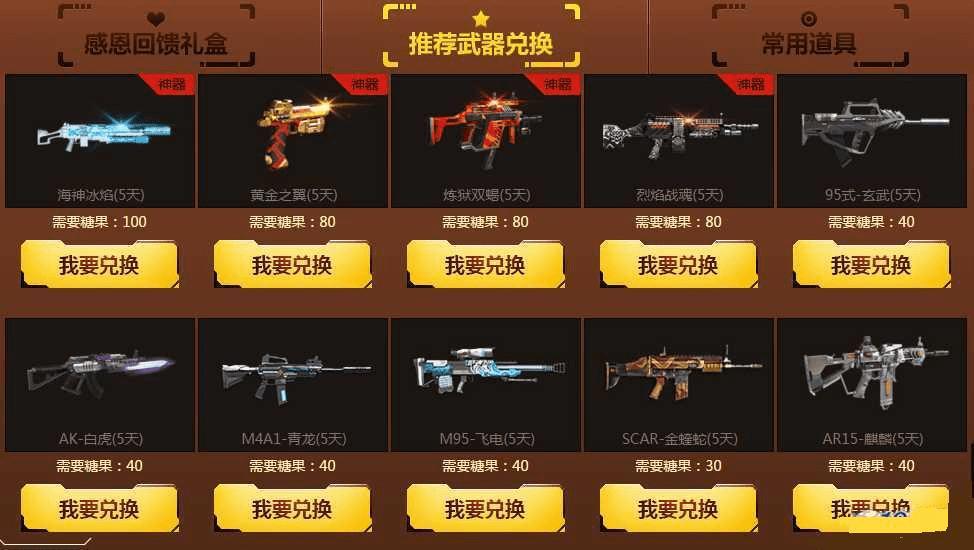Choose the 炼狱双蝎 weapon card
Screen dimensions: 974x550
point(486,135)
